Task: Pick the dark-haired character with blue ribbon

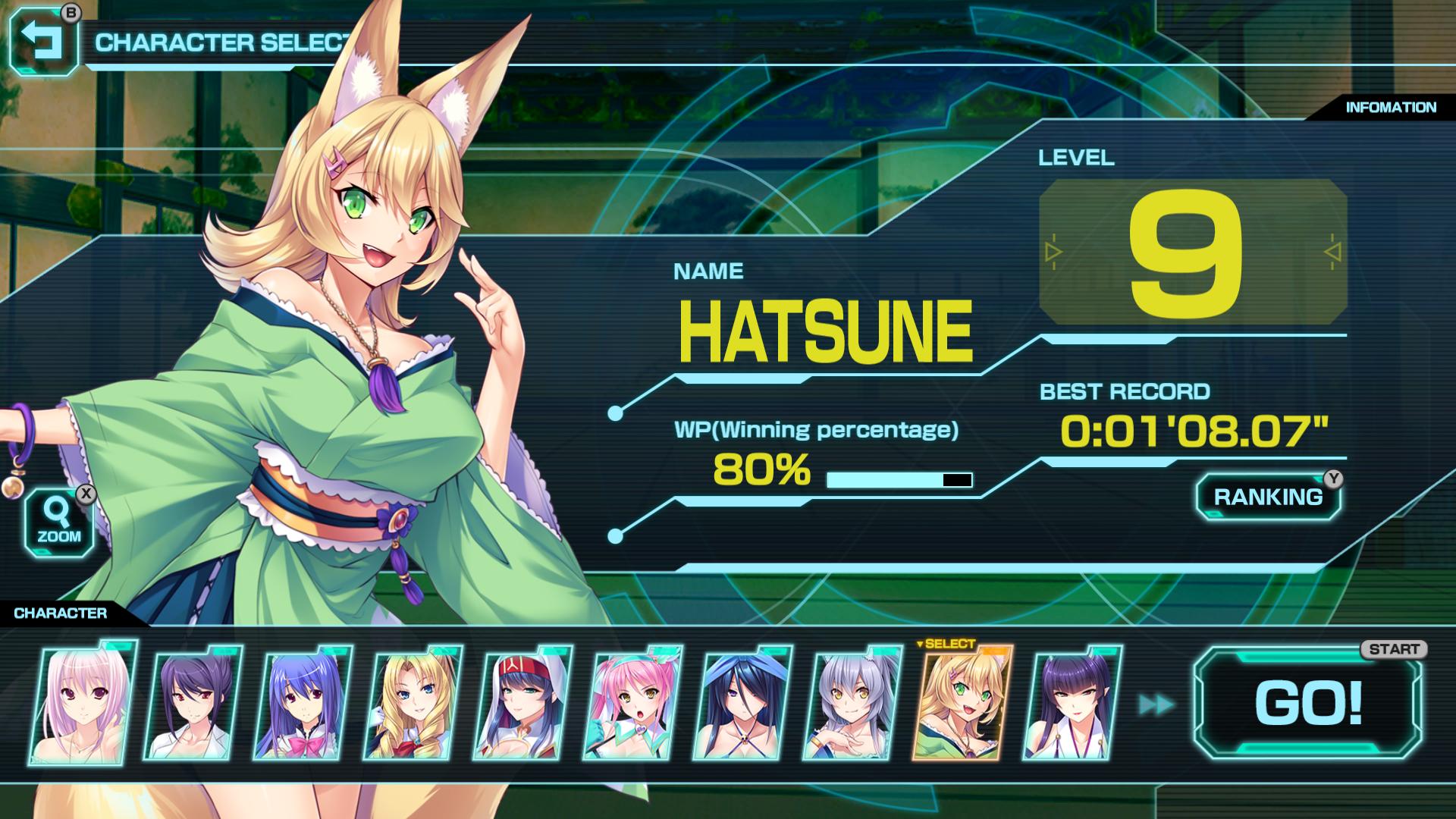Action: 742,703
